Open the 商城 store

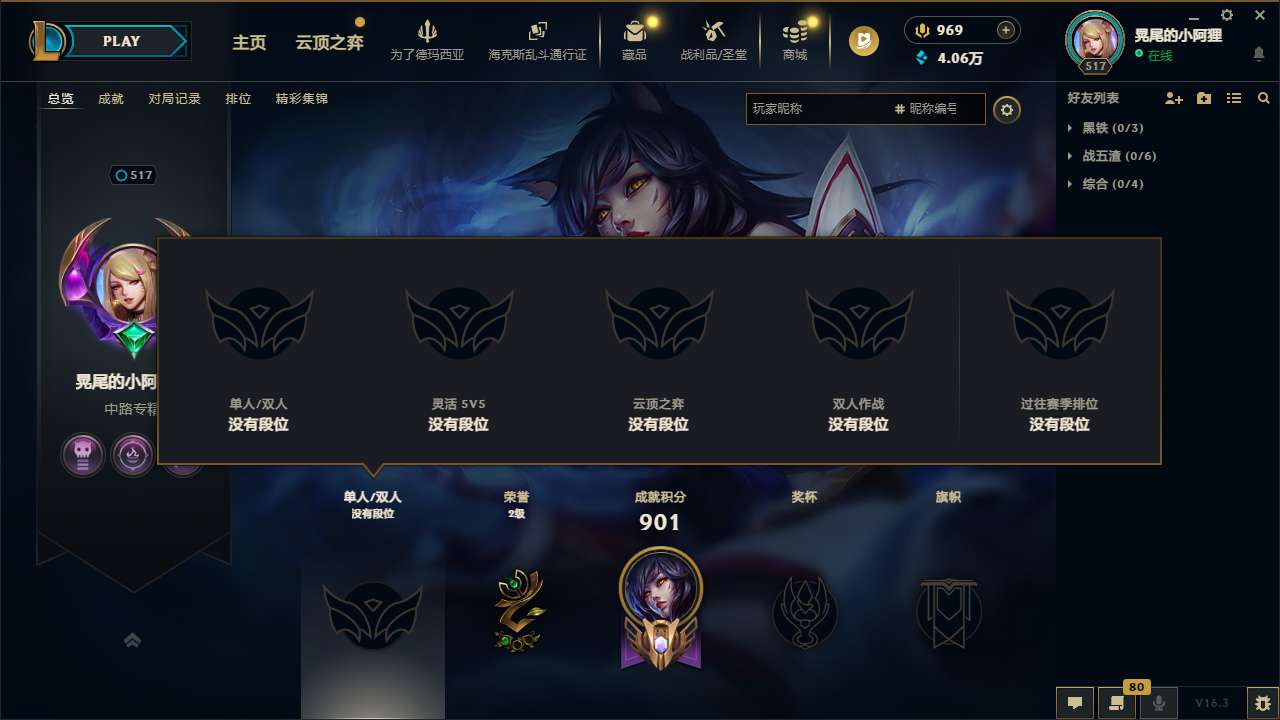pos(795,40)
